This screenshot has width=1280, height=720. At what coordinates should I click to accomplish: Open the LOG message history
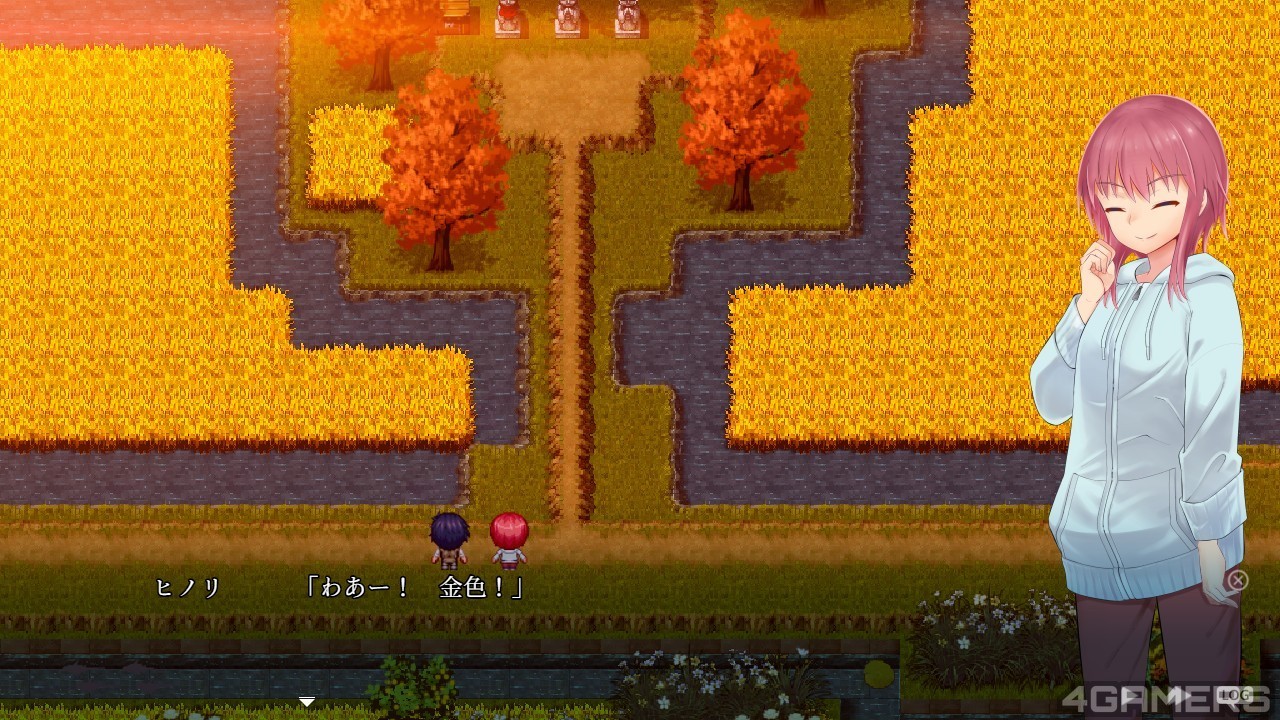pyautogui.click(x=1235, y=695)
